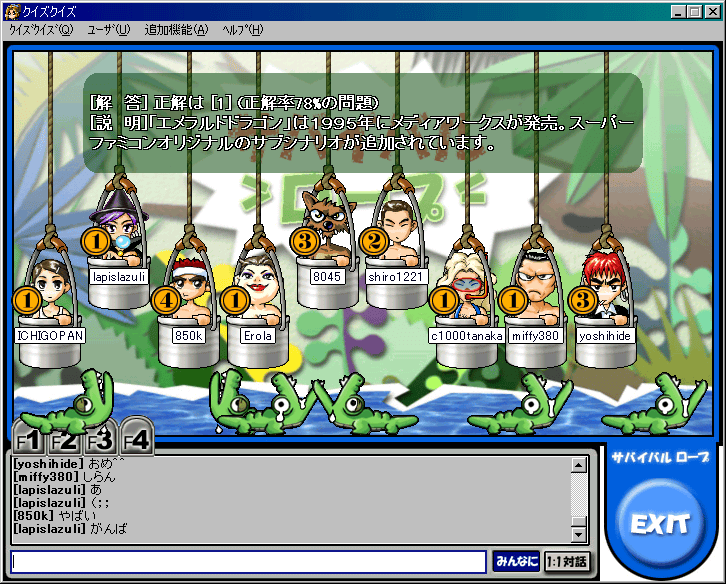The width and height of the screenshot is (726, 584).
Task: Open the ユーザ(U) menu
Action: [108, 29]
